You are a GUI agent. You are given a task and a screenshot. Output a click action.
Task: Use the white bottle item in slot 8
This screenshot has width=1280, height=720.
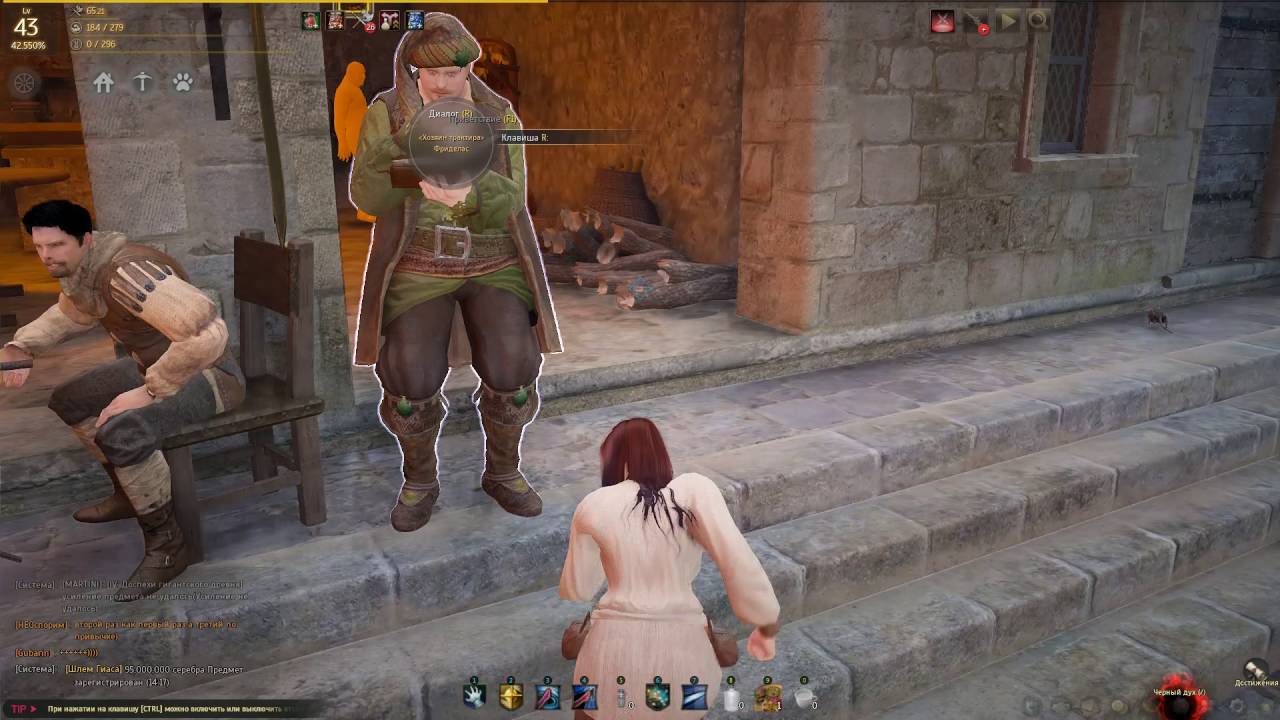click(x=731, y=696)
